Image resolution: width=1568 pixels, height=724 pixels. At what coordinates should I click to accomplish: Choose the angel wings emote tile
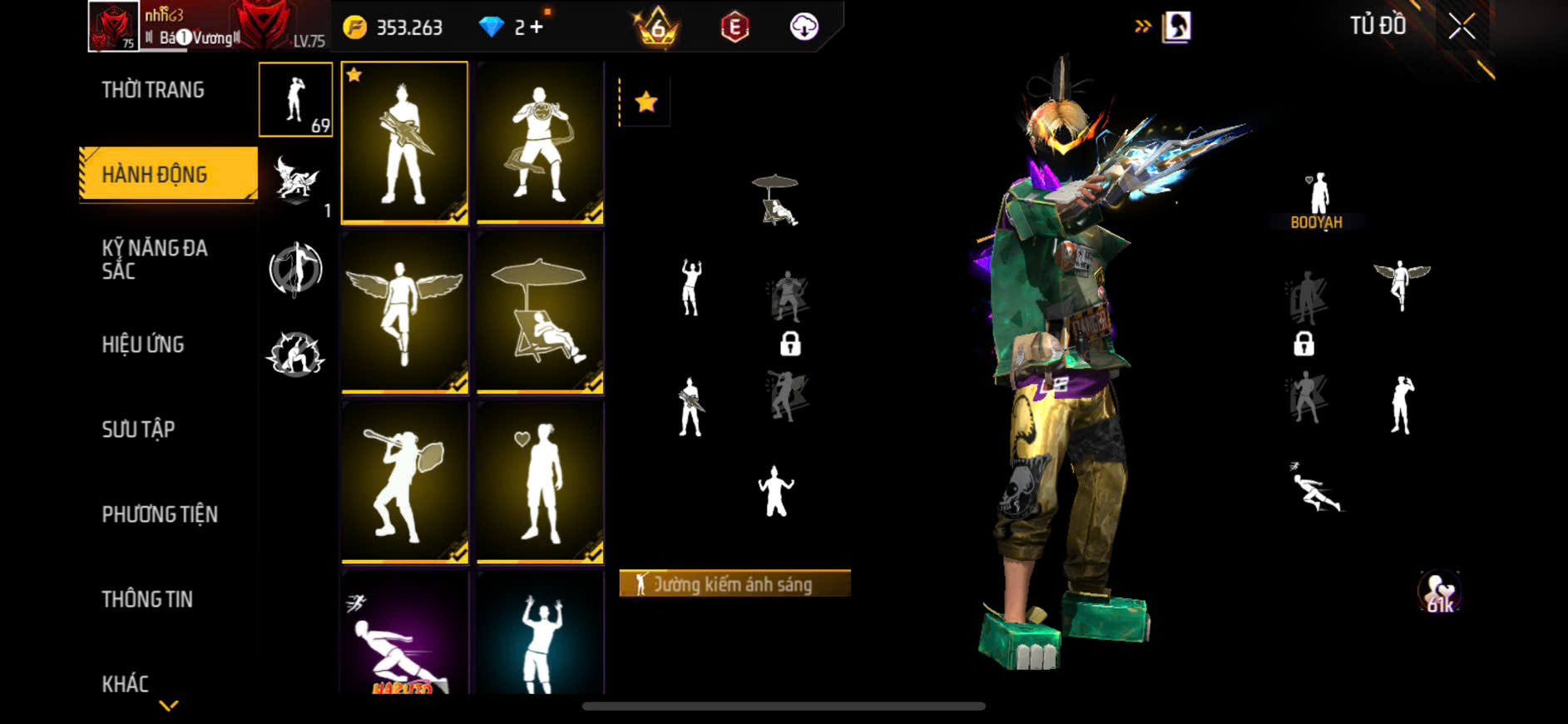pos(404,312)
